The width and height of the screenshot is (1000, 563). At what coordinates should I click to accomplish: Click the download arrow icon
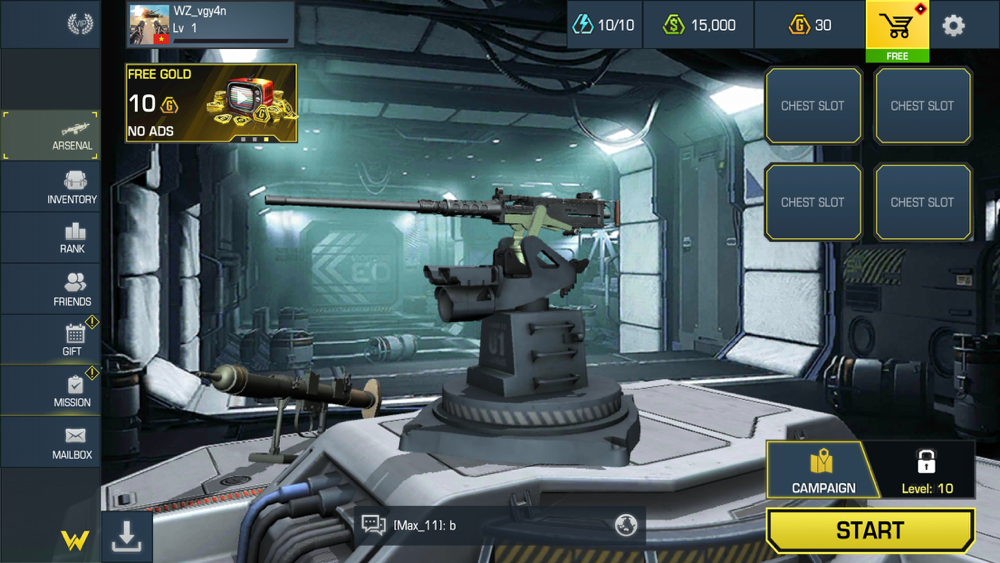(x=126, y=537)
